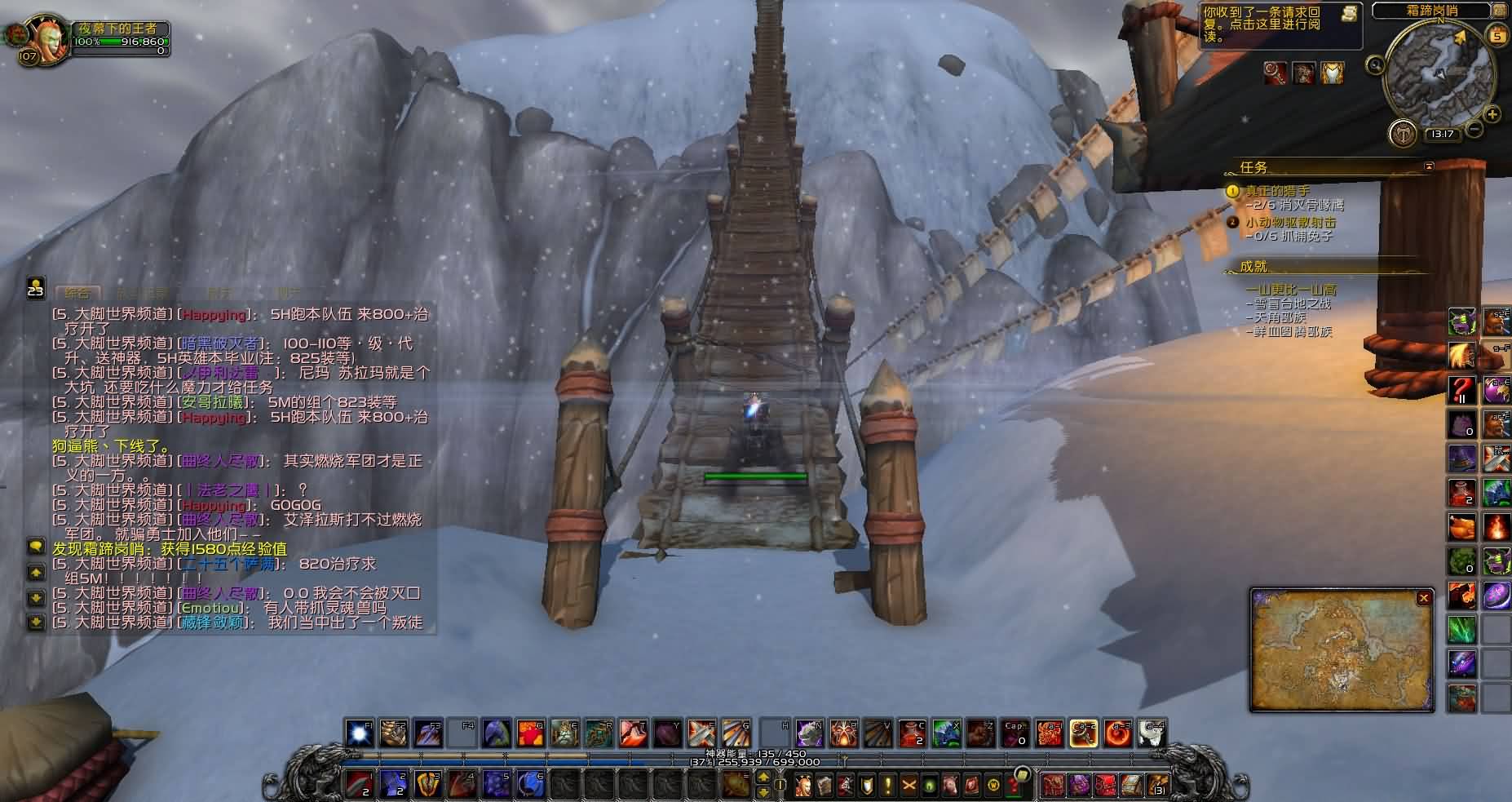The height and width of the screenshot is (802, 1512).
Task: Activate the glowing white orb ability (F1)
Action: tap(359, 733)
